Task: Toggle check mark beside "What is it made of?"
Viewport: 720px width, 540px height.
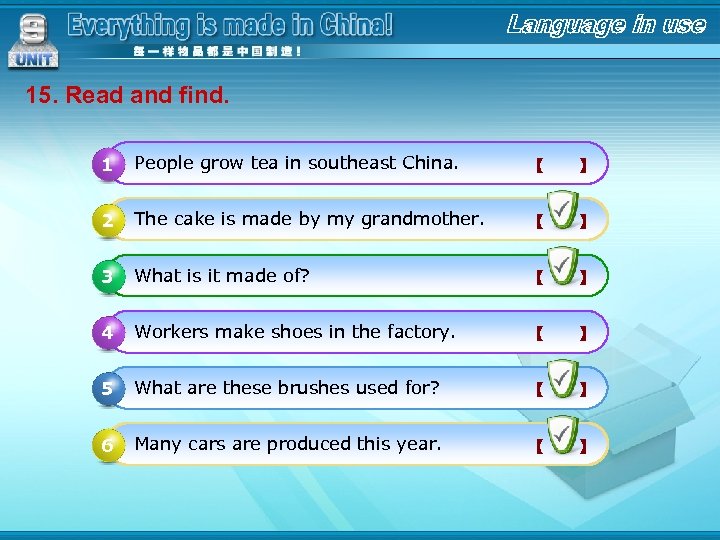Action: tap(562, 271)
